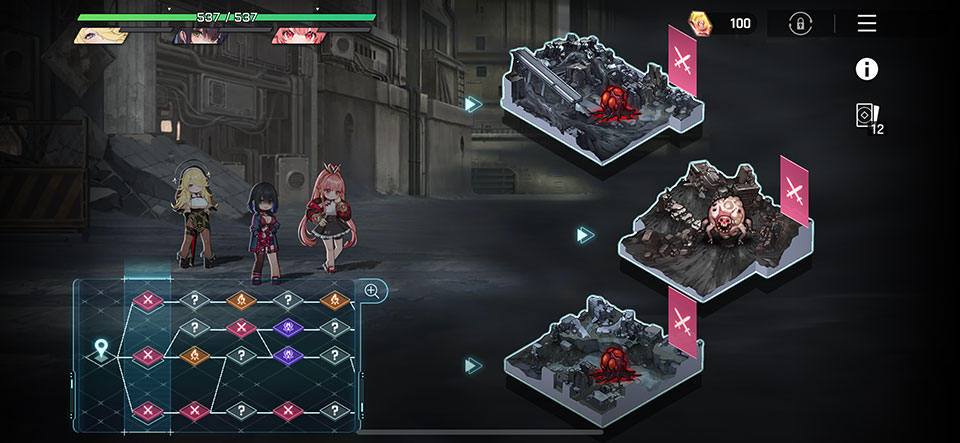
Task: View the deck of 12 cards
Action: pyautogui.click(x=868, y=117)
